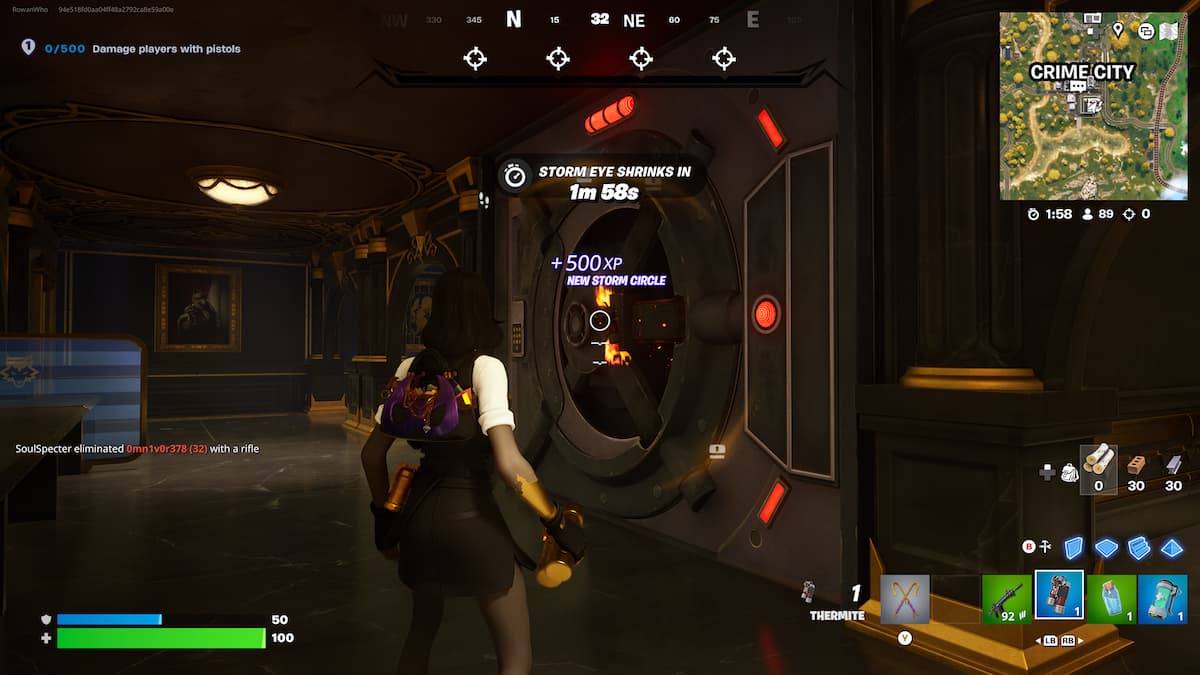Select the assault rifle hotbar slot

coord(1006,599)
